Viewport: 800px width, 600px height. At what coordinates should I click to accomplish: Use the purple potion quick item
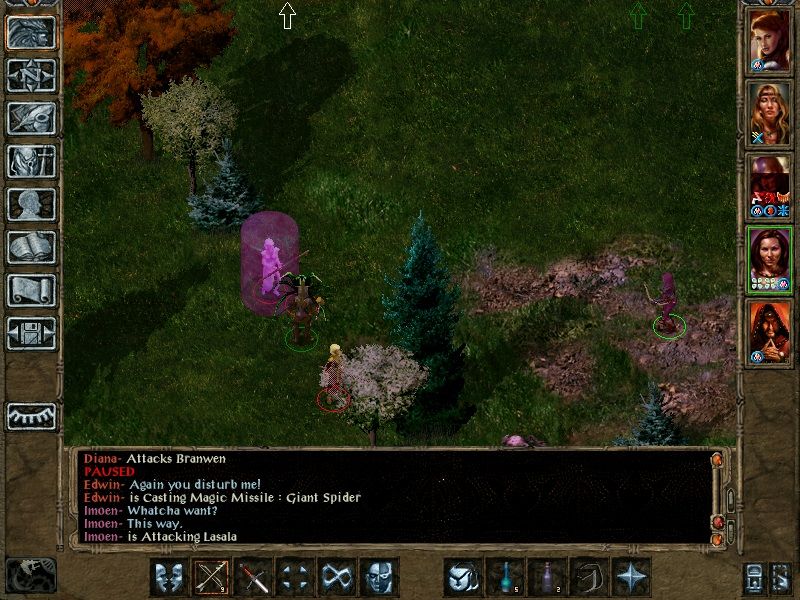point(547,577)
